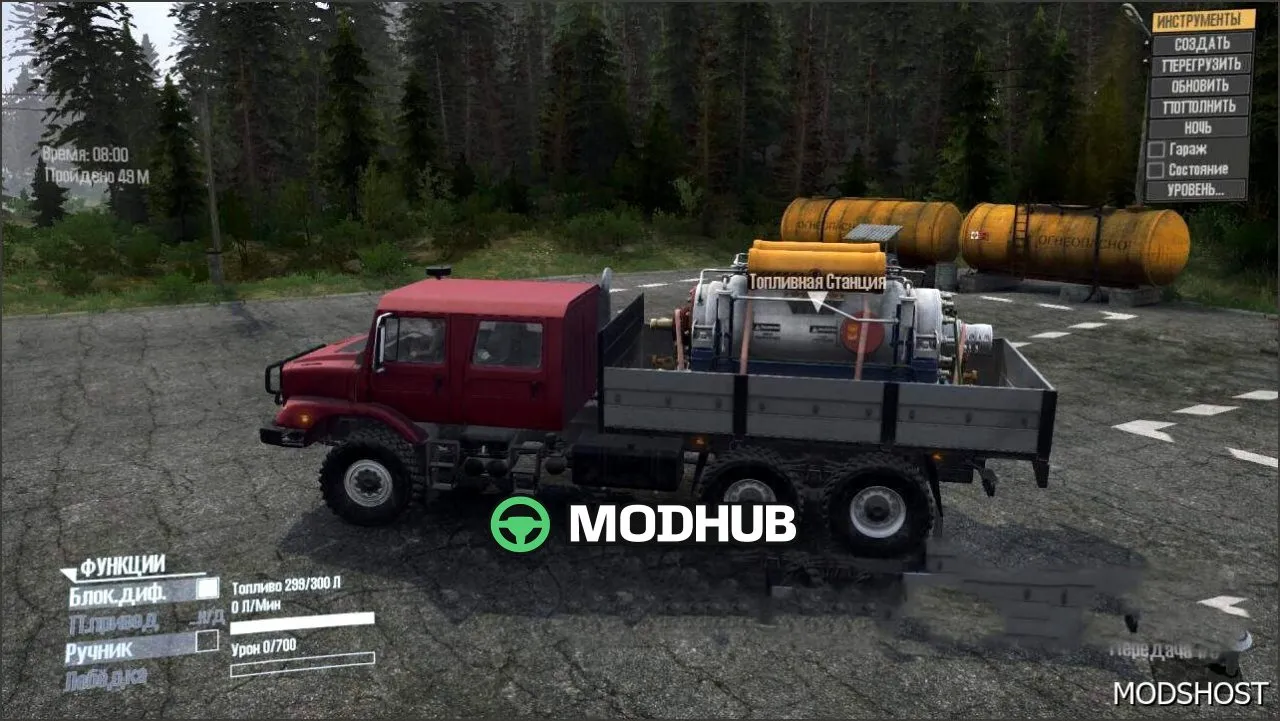Select the Топливная Станция marker label
The height and width of the screenshot is (721, 1280).
pos(816,282)
